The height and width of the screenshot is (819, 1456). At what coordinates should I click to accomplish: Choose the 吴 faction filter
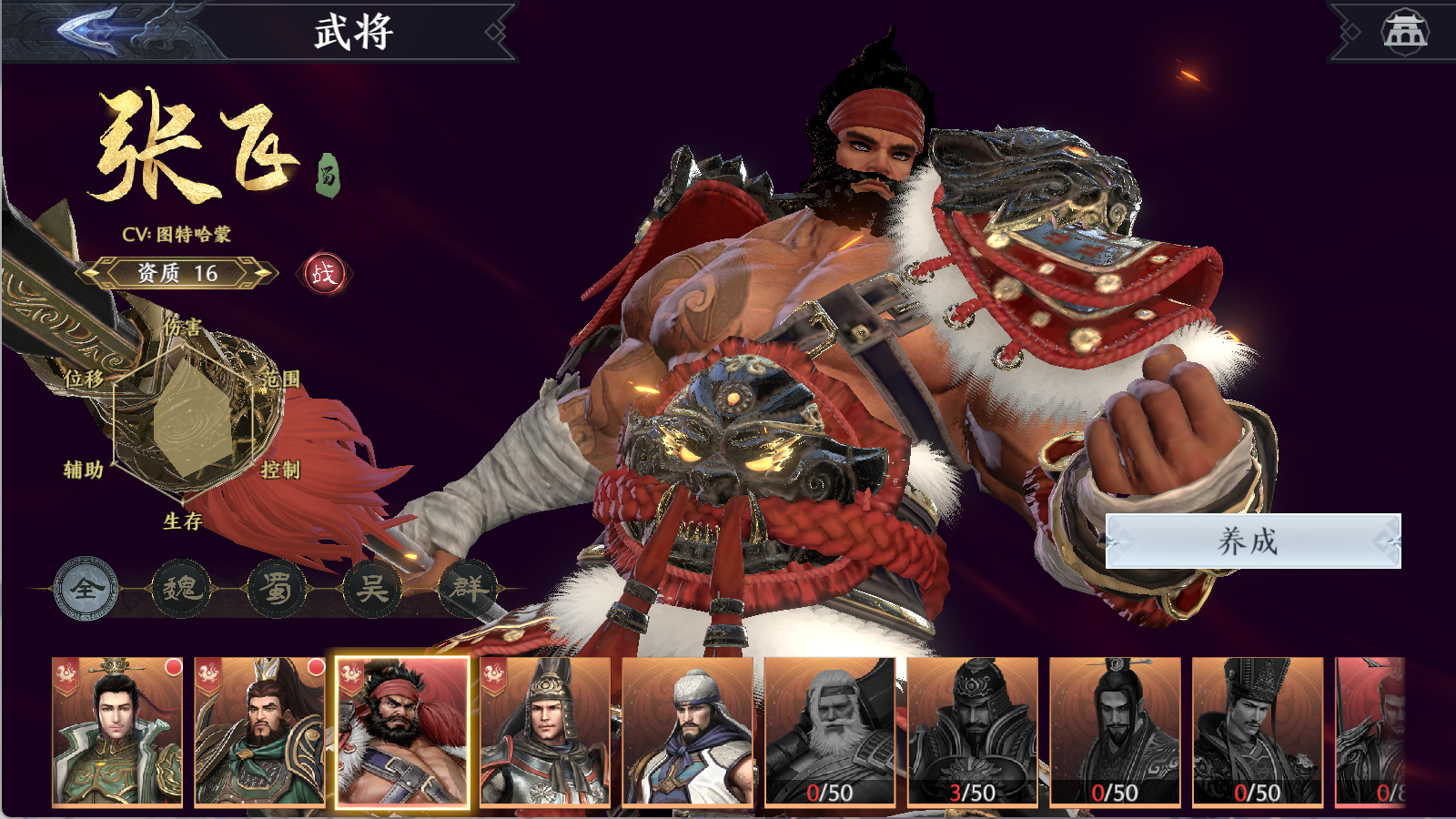372,589
